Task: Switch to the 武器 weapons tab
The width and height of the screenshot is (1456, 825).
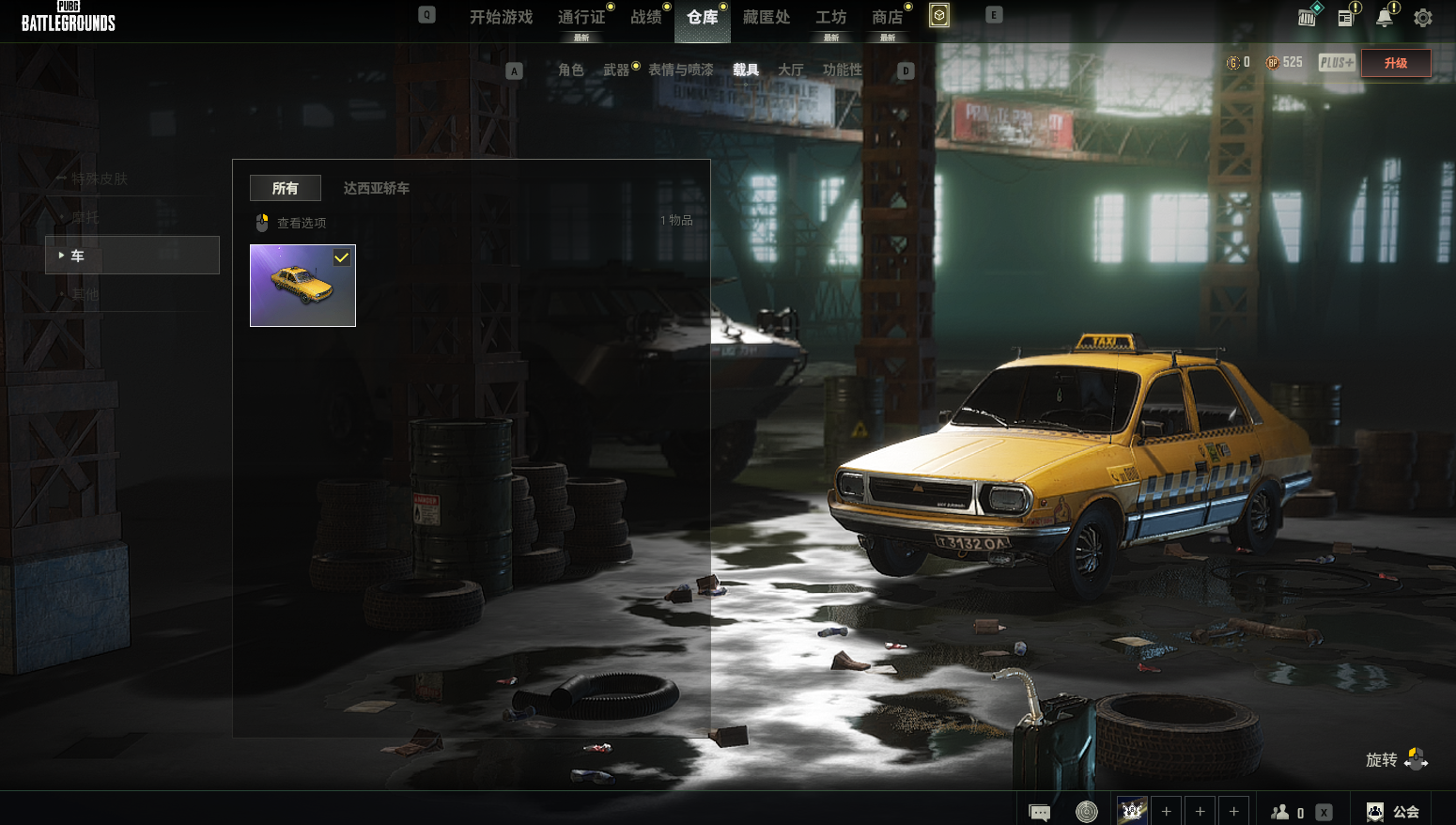Action: pyautogui.click(x=616, y=70)
